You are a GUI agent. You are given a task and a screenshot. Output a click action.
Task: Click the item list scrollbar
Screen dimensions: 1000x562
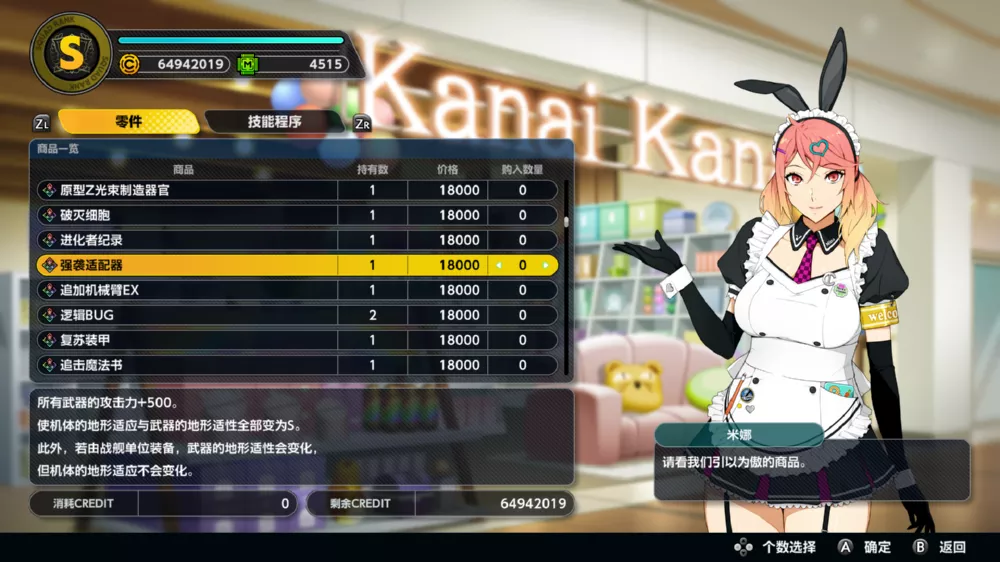coord(566,222)
